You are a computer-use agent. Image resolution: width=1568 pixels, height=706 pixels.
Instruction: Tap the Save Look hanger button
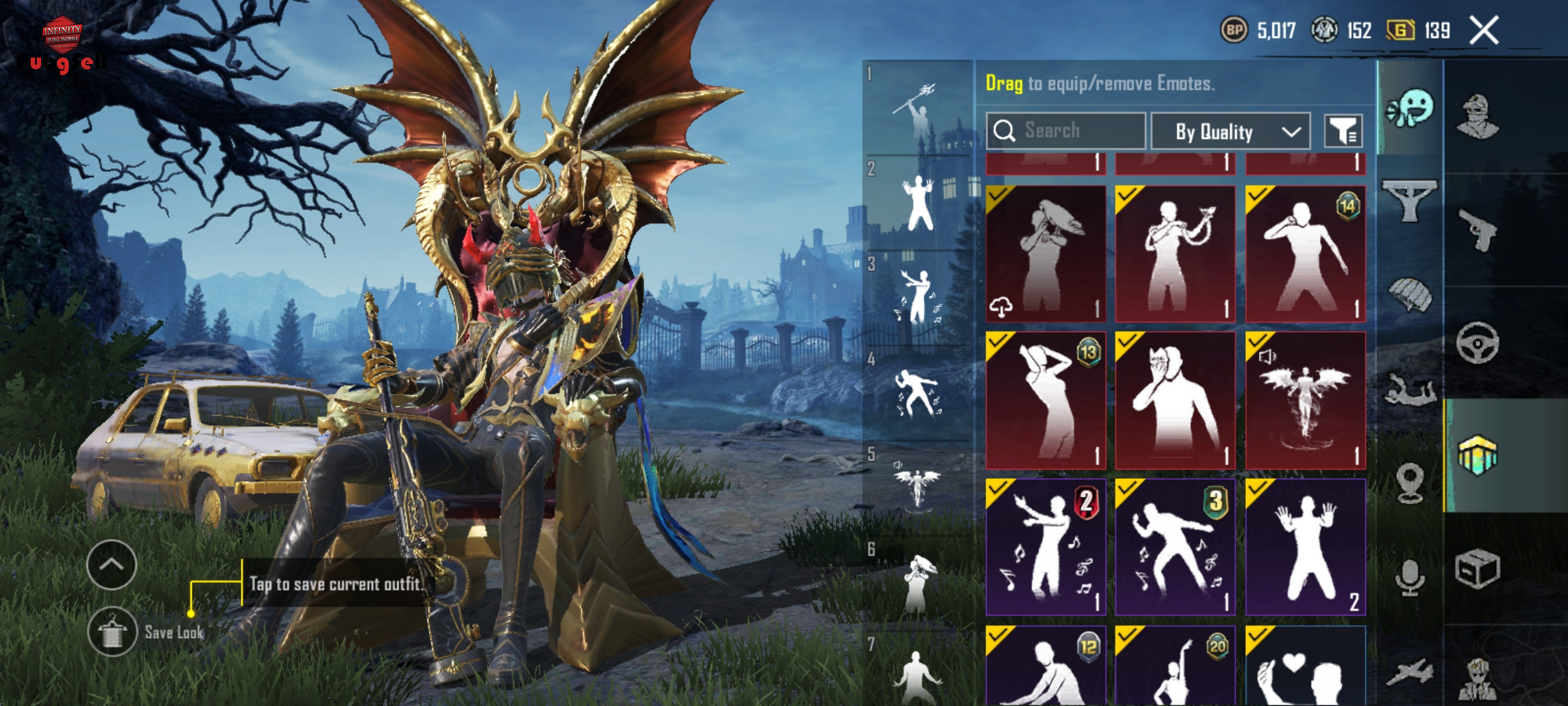point(112,631)
